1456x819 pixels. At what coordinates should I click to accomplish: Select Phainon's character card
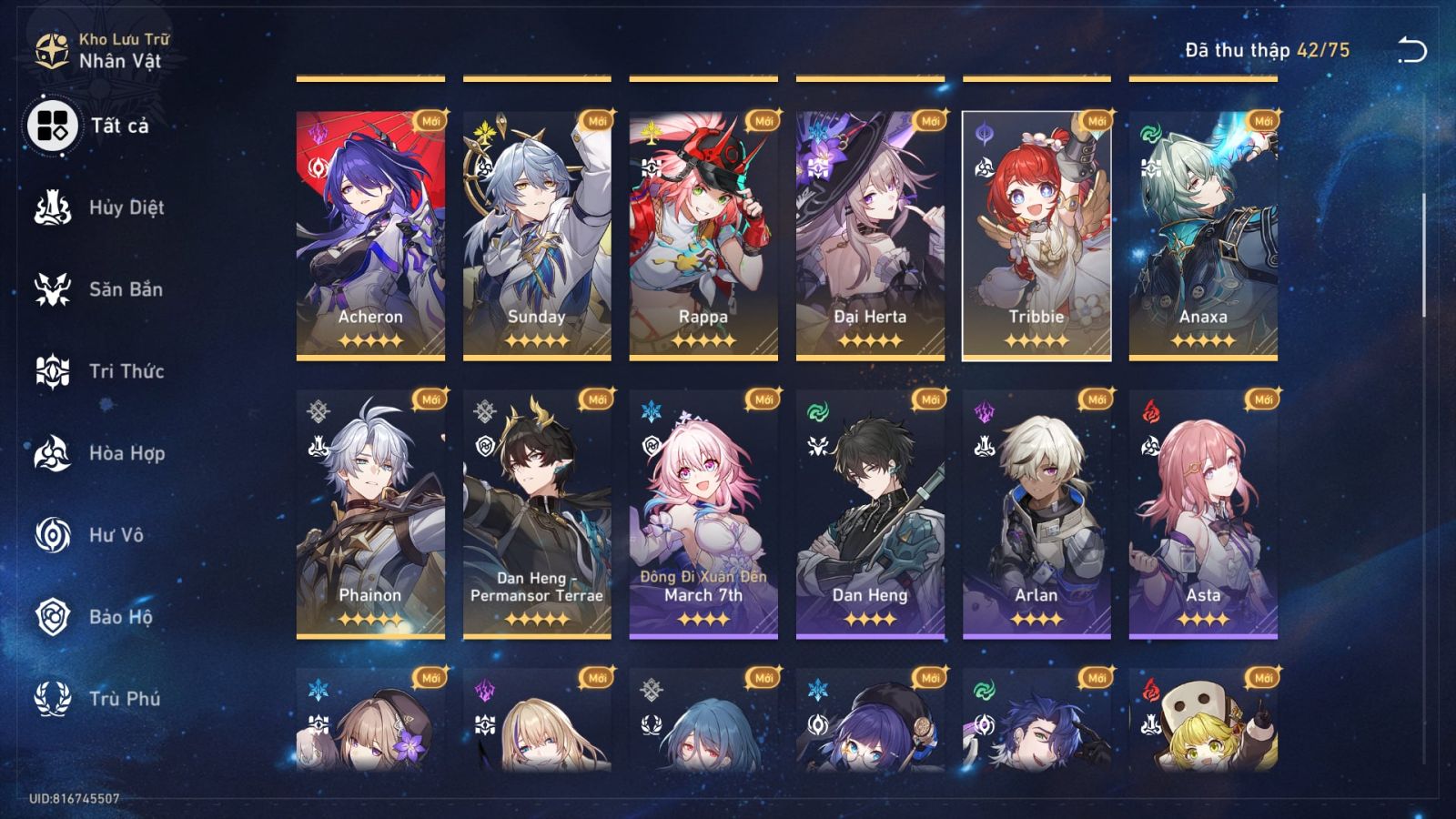[371, 510]
